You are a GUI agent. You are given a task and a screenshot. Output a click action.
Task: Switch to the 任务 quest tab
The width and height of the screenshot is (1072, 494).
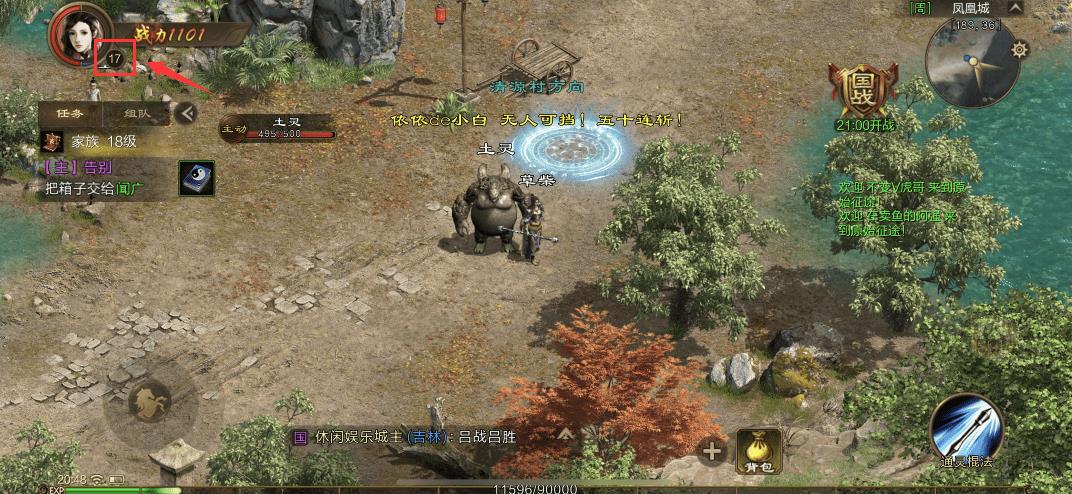point(69,113)
